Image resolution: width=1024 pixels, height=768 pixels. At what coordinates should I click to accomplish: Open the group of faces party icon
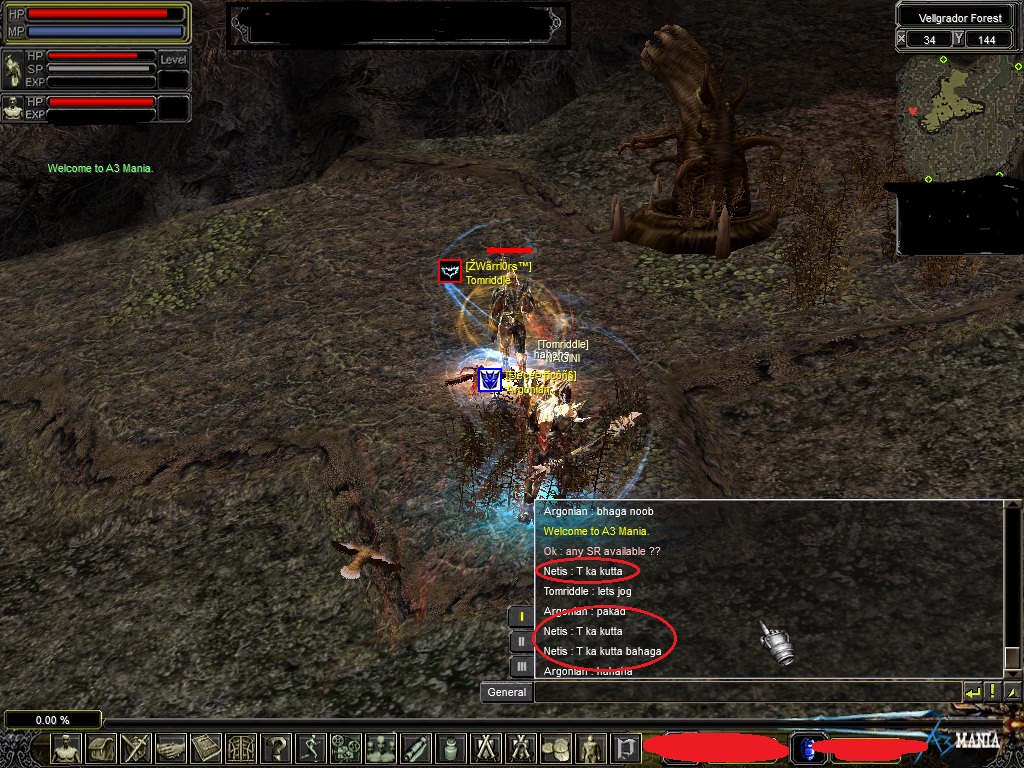click(x=381, y=747)
